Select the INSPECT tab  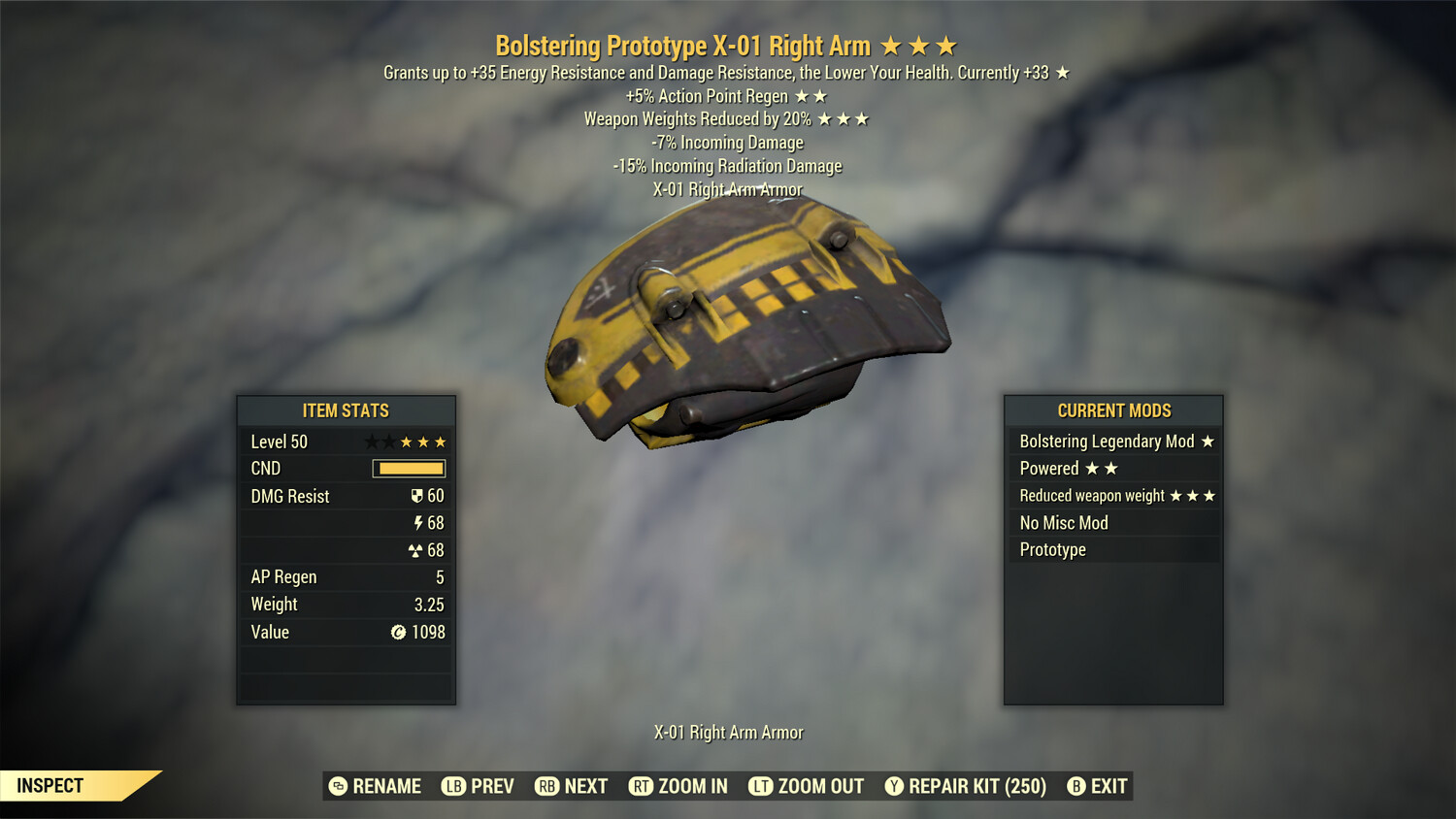pyautogui.click(x=50, y=785)
